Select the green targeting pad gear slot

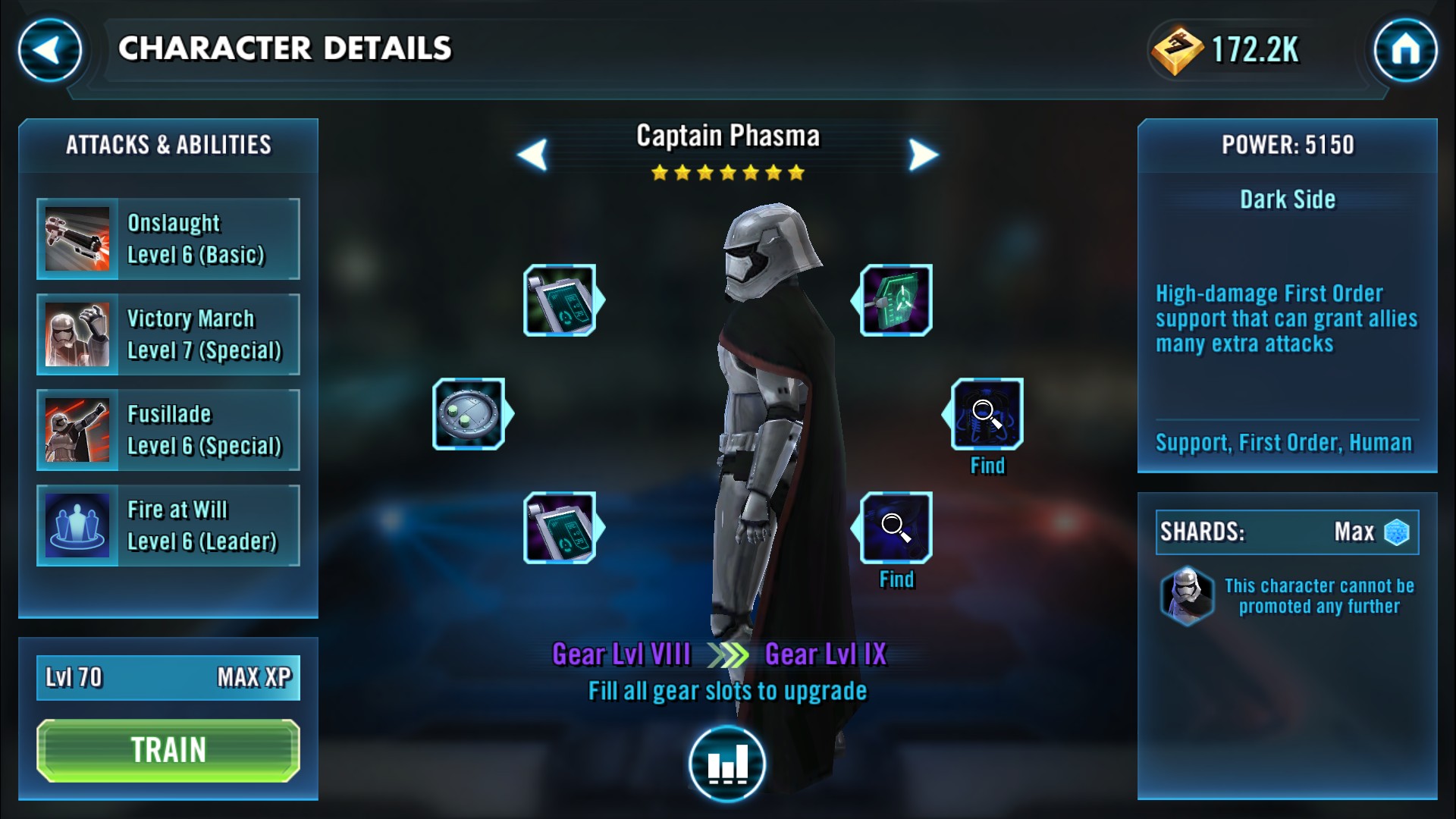[896, 300]
